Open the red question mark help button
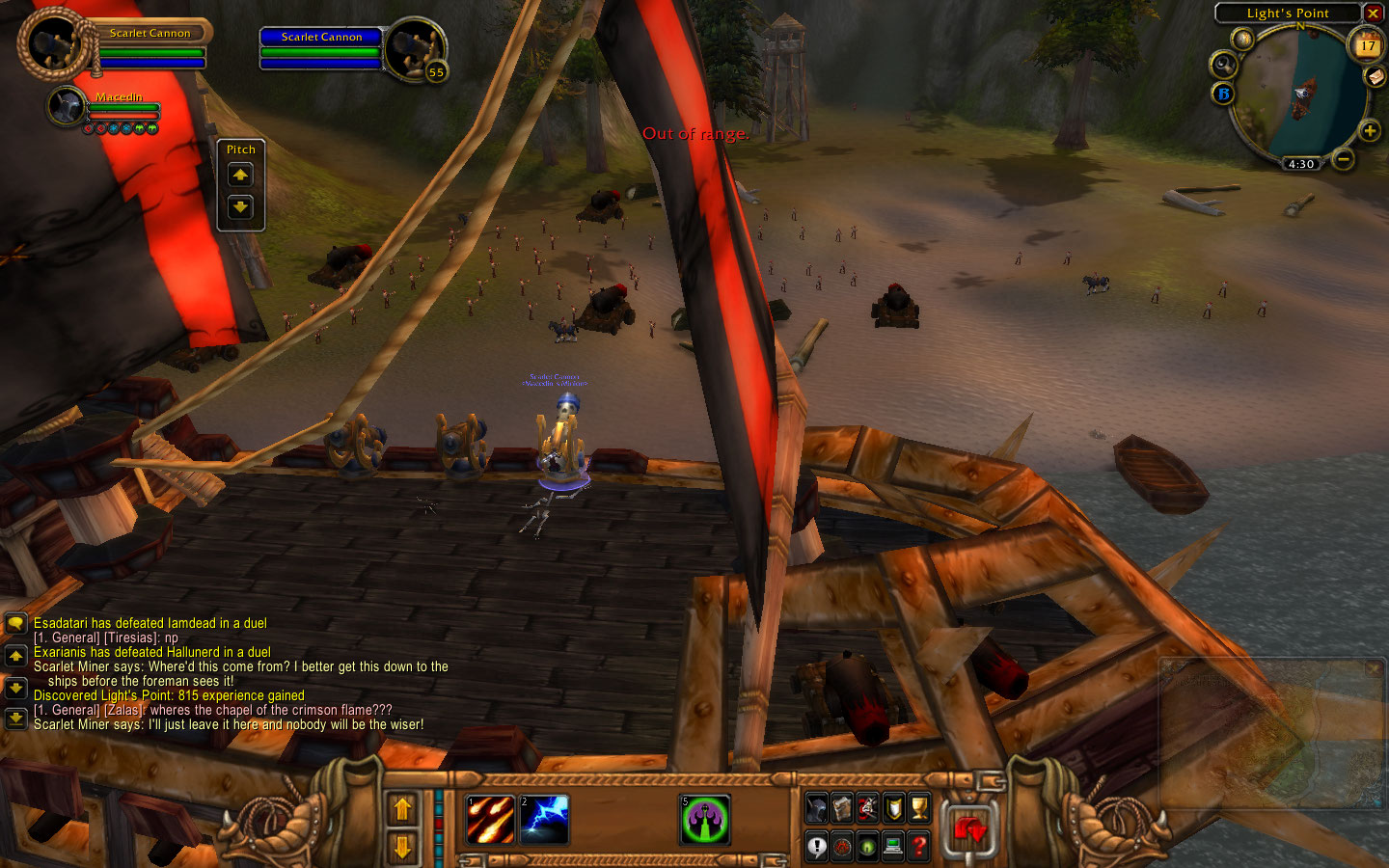The height and width of the screenshot is (868, 1389). click(x=919, y=847)
